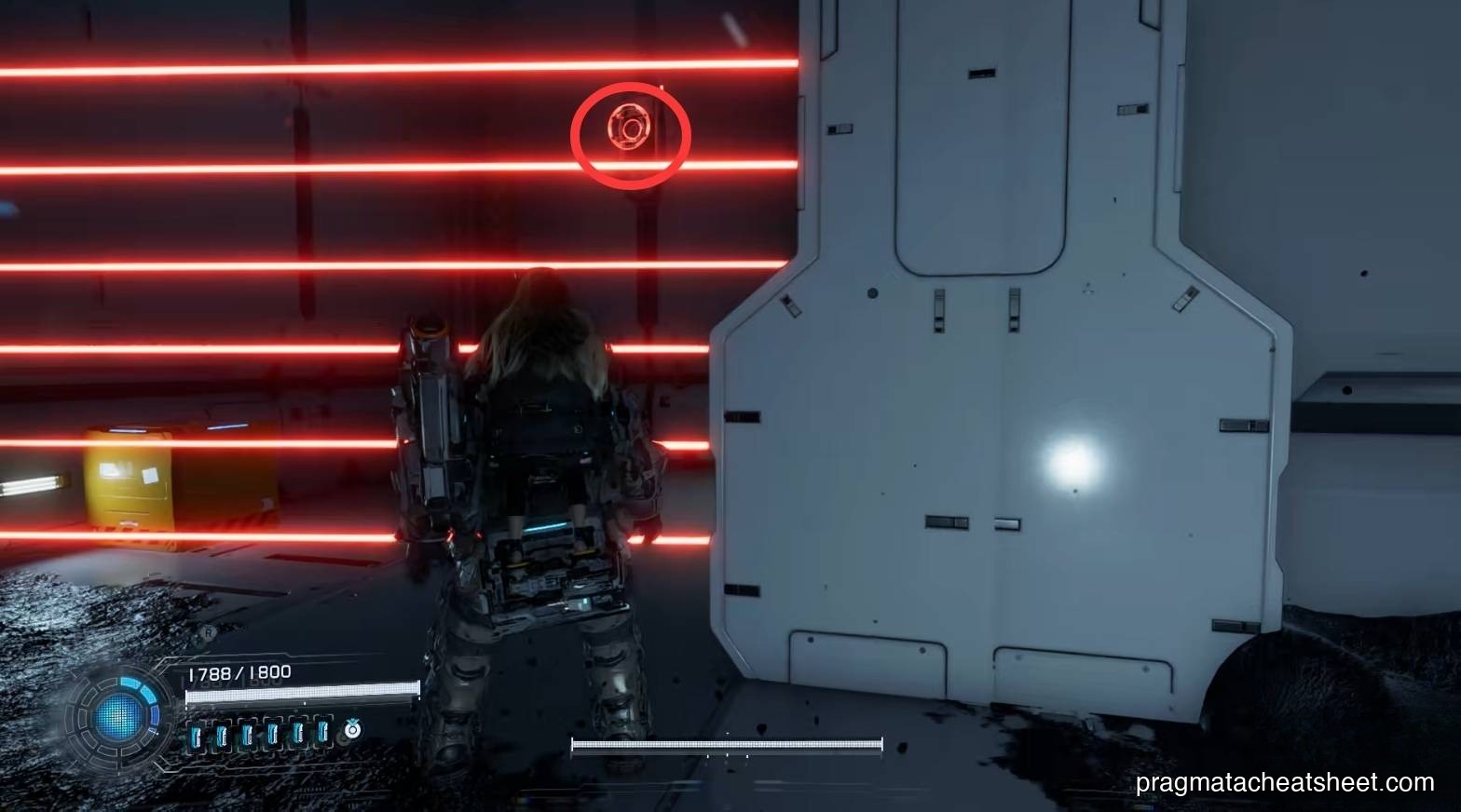Image resolution: width=1461 pixels, height=812 pixels.
Task: Select the fourth ammo magazine icon
Action: coord(272,733)
